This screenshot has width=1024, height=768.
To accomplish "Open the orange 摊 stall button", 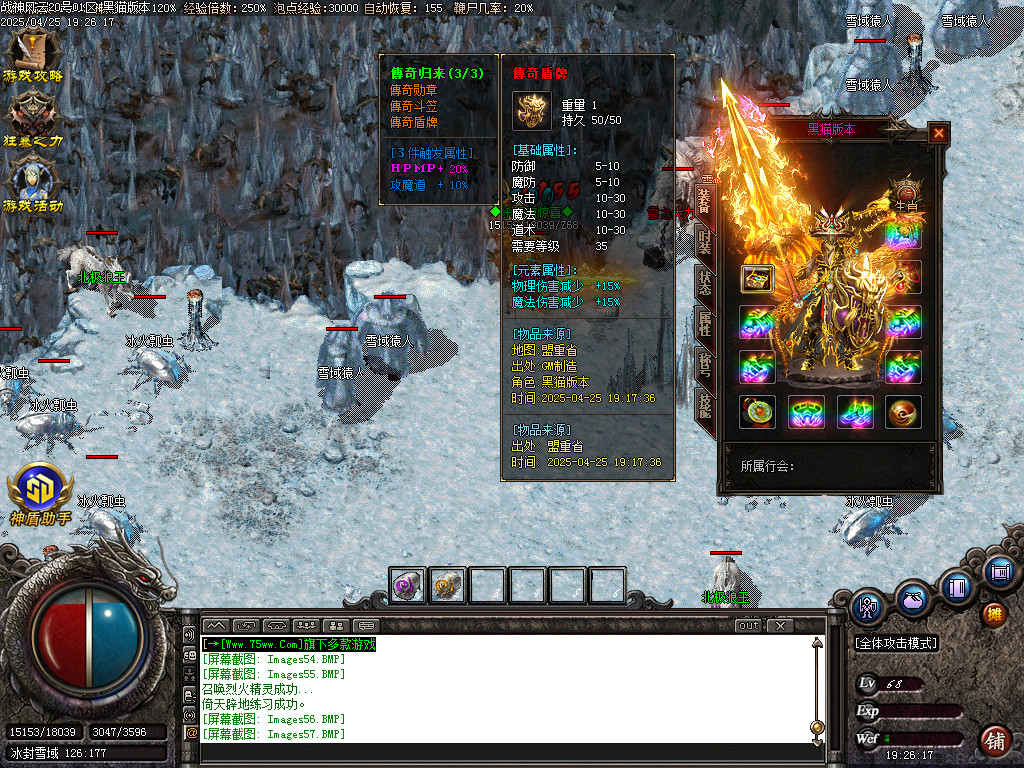I will pyautogui.click(x=993, y=614).
